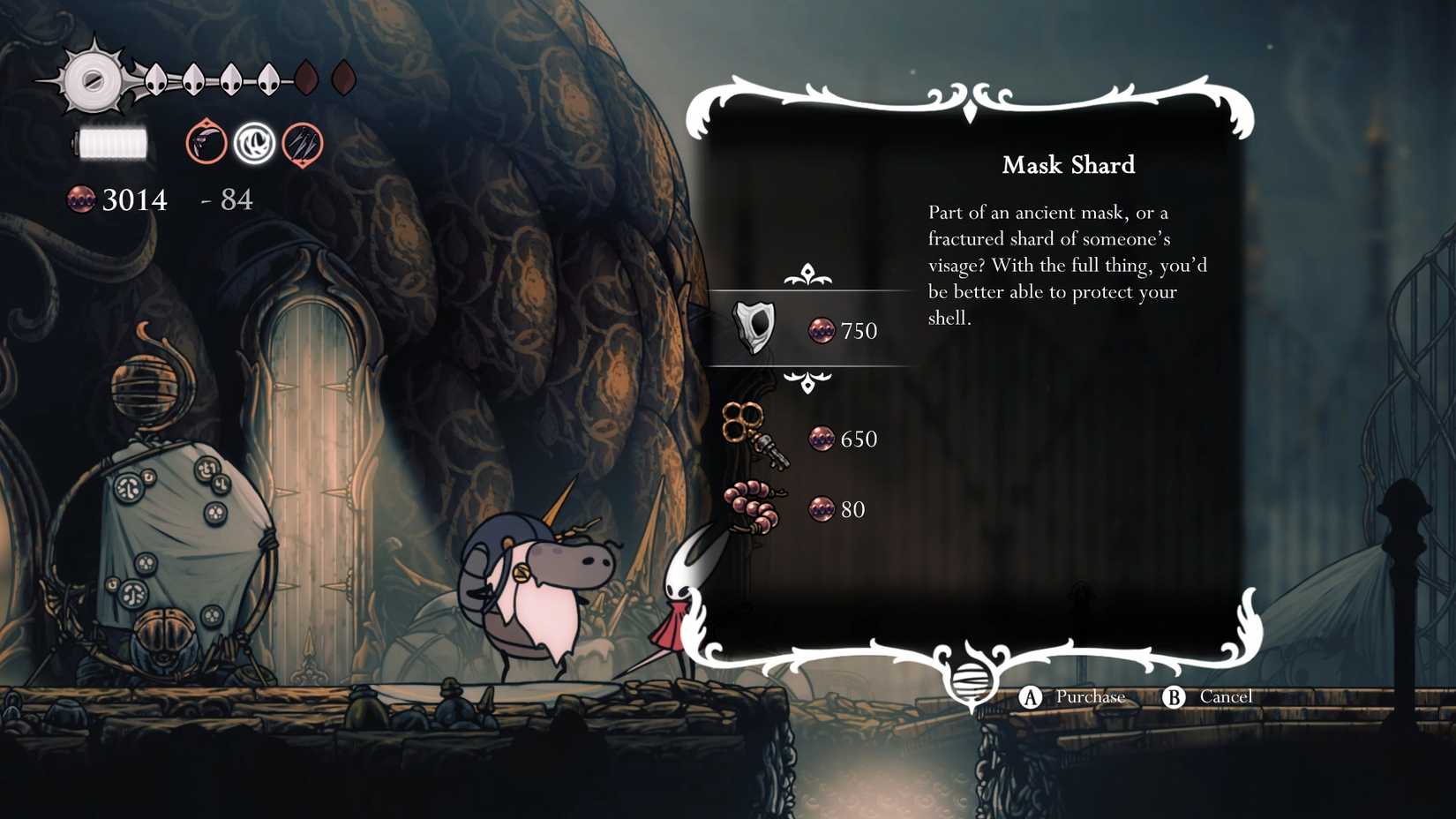Select the first equipped red tool icon
The height and width of the screenshot is (819, 1456).
[205, 142]
